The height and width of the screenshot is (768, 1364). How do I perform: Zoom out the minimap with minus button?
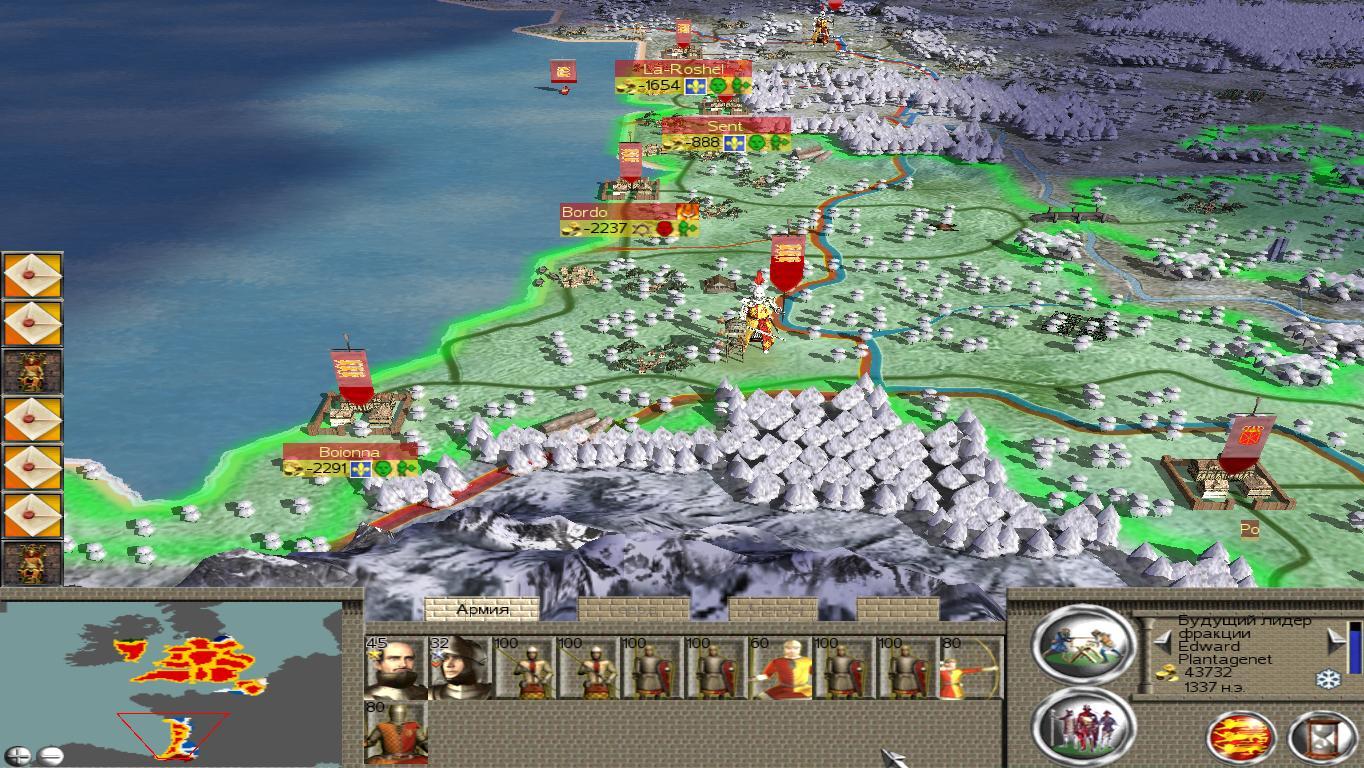tap(49, 755)
